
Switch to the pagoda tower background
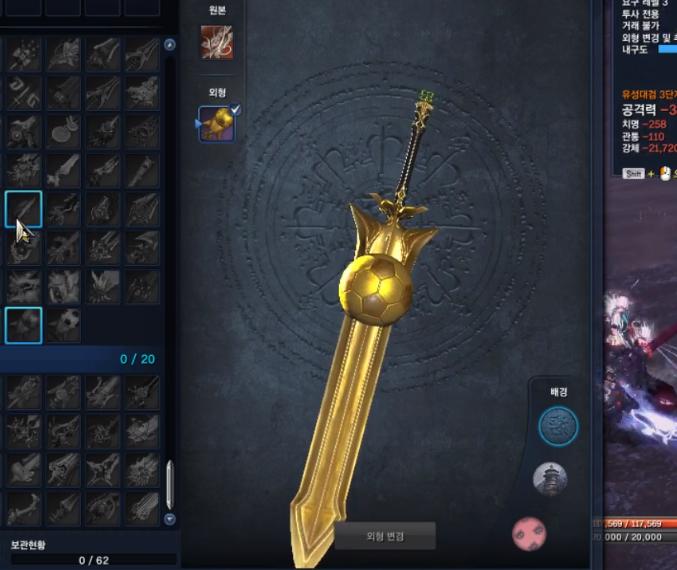[550, 478]
